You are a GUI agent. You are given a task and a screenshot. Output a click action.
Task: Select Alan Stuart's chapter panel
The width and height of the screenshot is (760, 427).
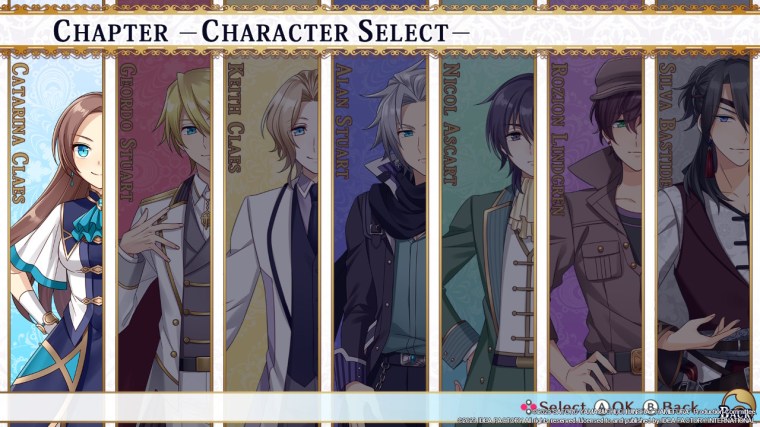click(x=380, y=225)
